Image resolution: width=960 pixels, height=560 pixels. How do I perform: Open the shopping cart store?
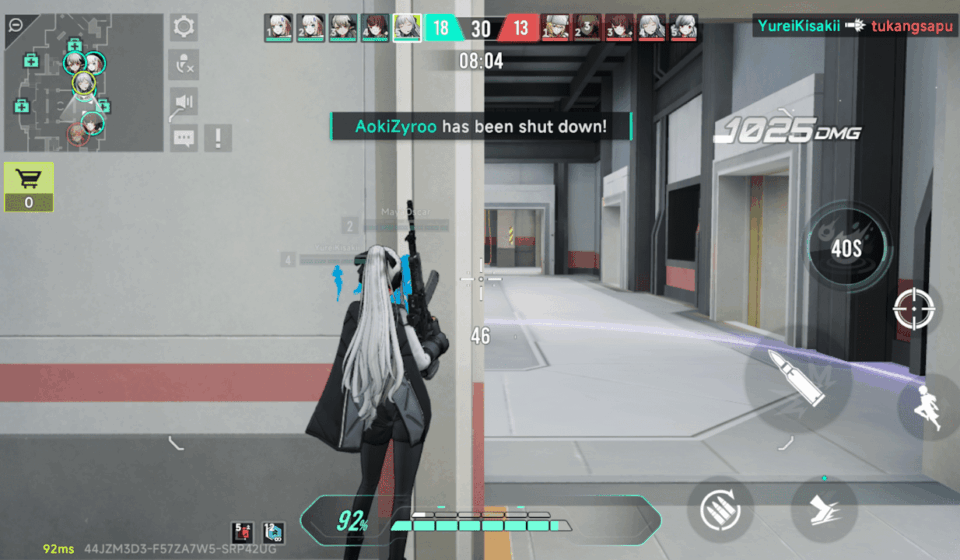pyautogui.click(x=29, y=186)
